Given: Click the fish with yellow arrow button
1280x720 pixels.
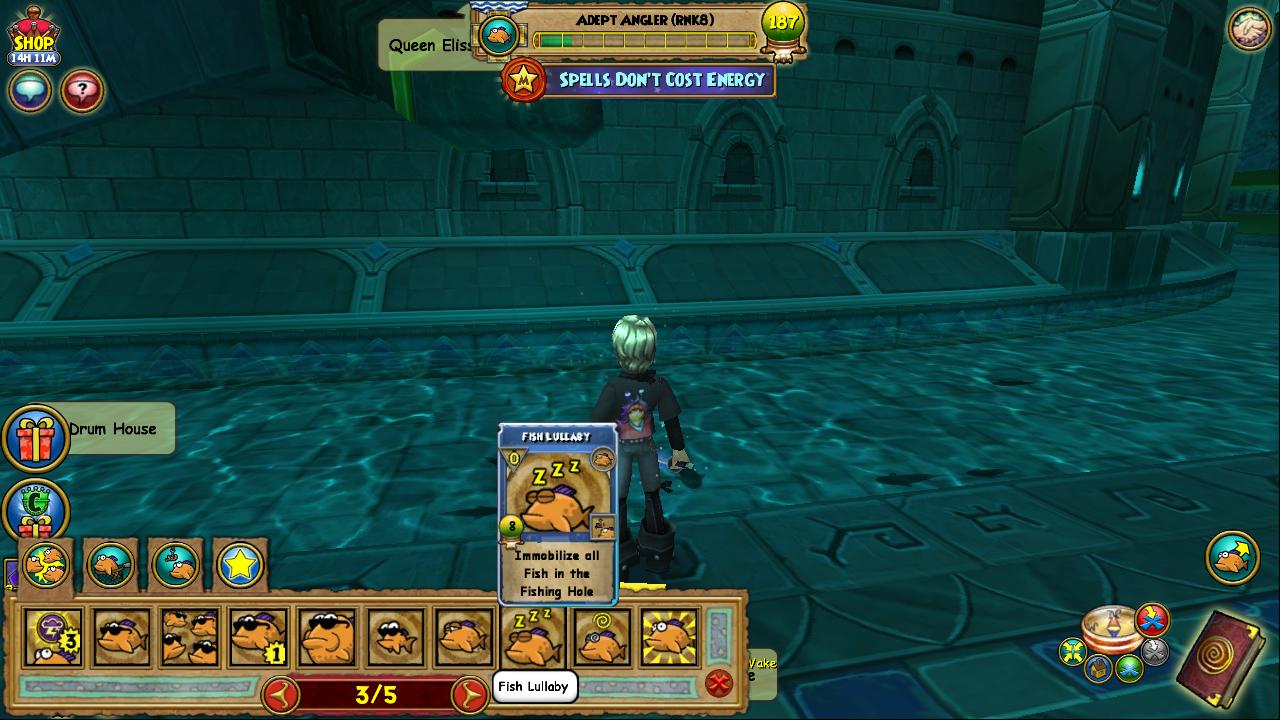Looking at the screenshot, I should pos(1232,557).
